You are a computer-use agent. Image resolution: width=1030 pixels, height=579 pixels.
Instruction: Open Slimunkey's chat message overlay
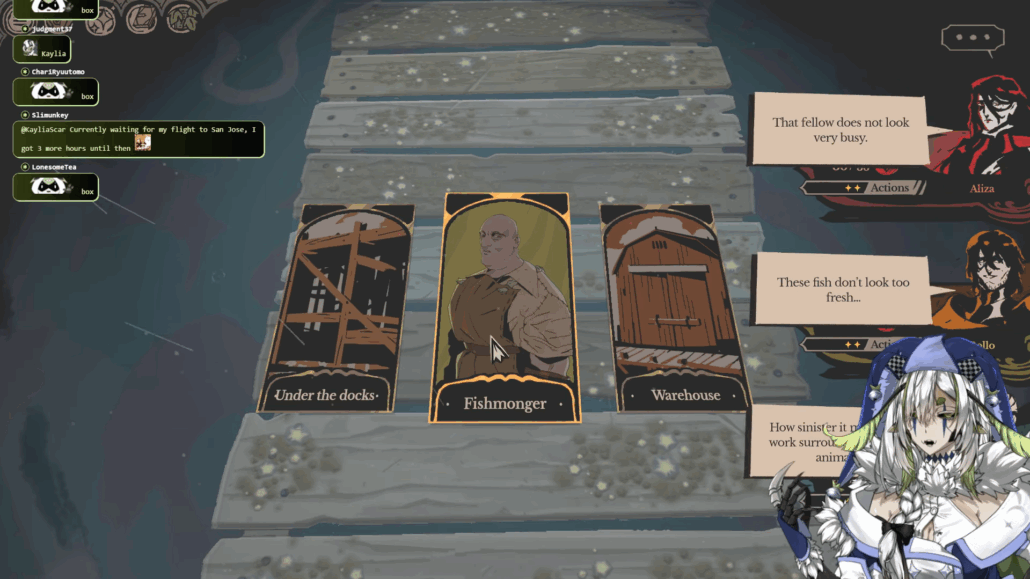140,139
